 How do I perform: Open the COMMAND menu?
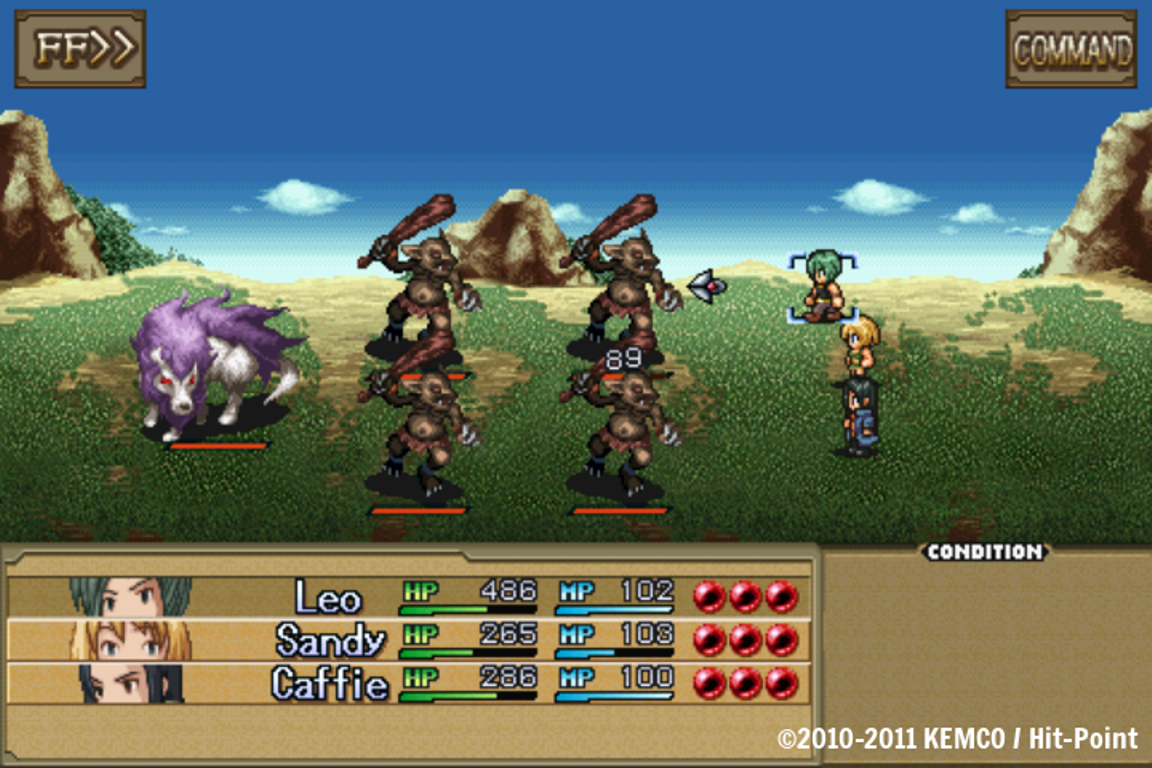point(1071,49)
